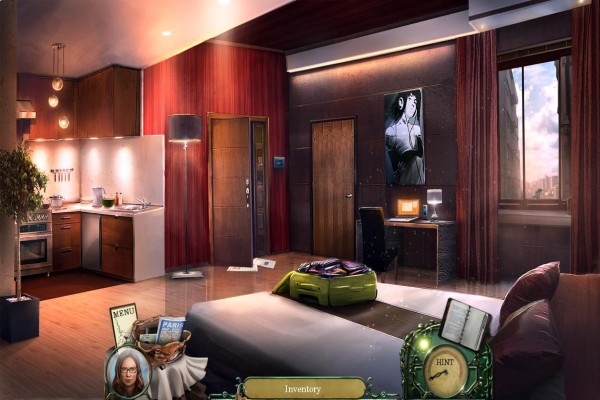Open the journal notebook
Screen dimensions: 600x400
point(464,323)
